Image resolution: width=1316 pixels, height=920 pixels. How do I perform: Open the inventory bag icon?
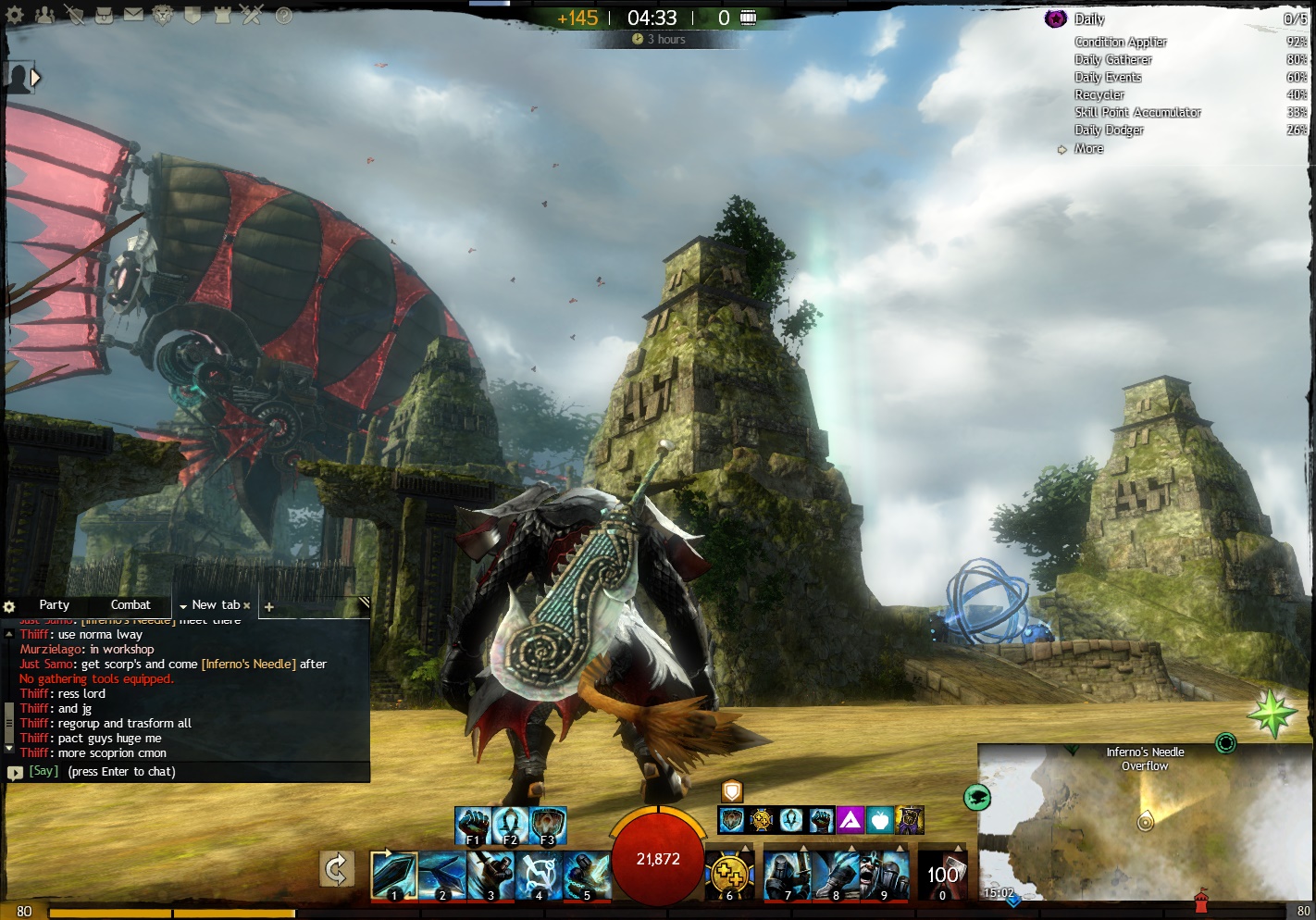[104, 15]
